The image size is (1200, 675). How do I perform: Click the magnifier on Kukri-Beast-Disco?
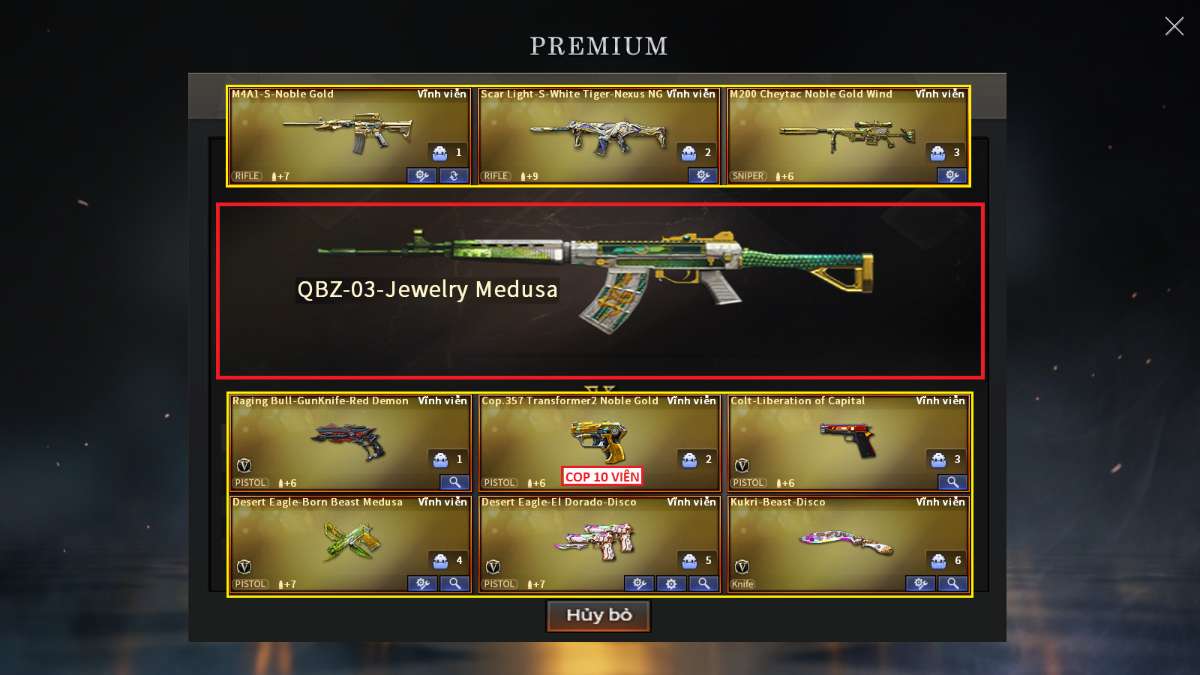[952, 584]
